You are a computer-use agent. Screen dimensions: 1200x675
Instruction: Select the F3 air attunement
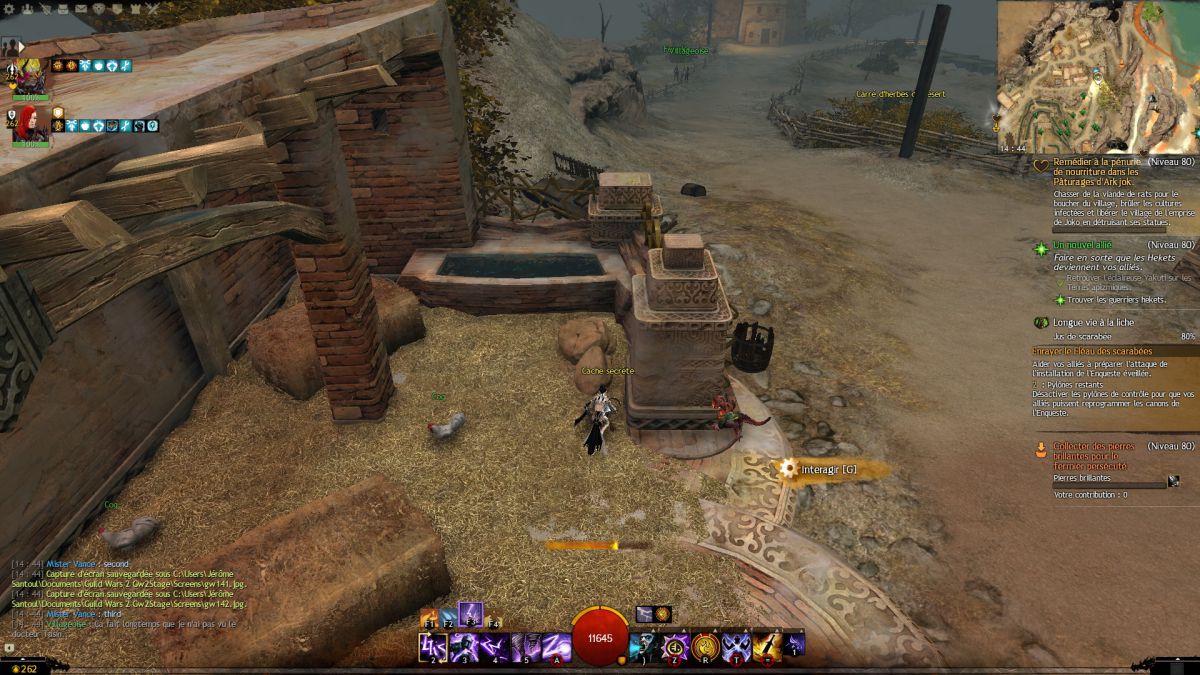tap(471, 614)
